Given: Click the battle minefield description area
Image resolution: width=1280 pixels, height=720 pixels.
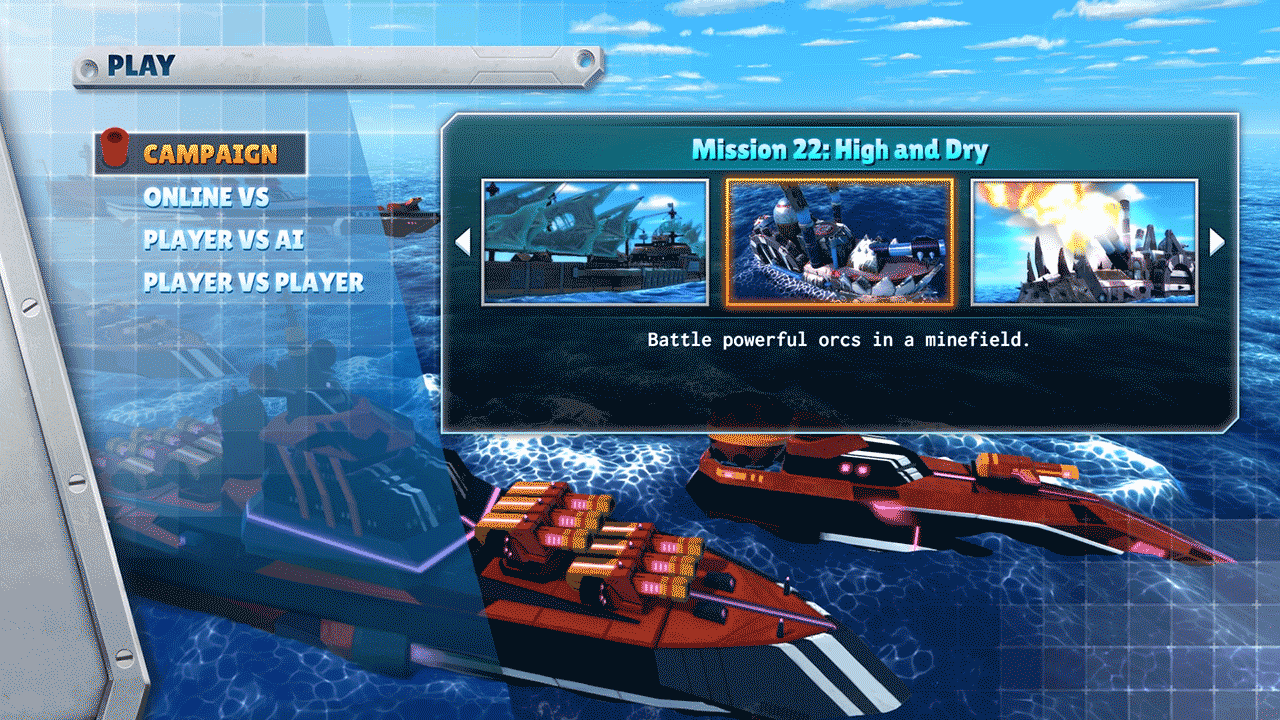Looking at the screenshot, I should click(838, 340).
